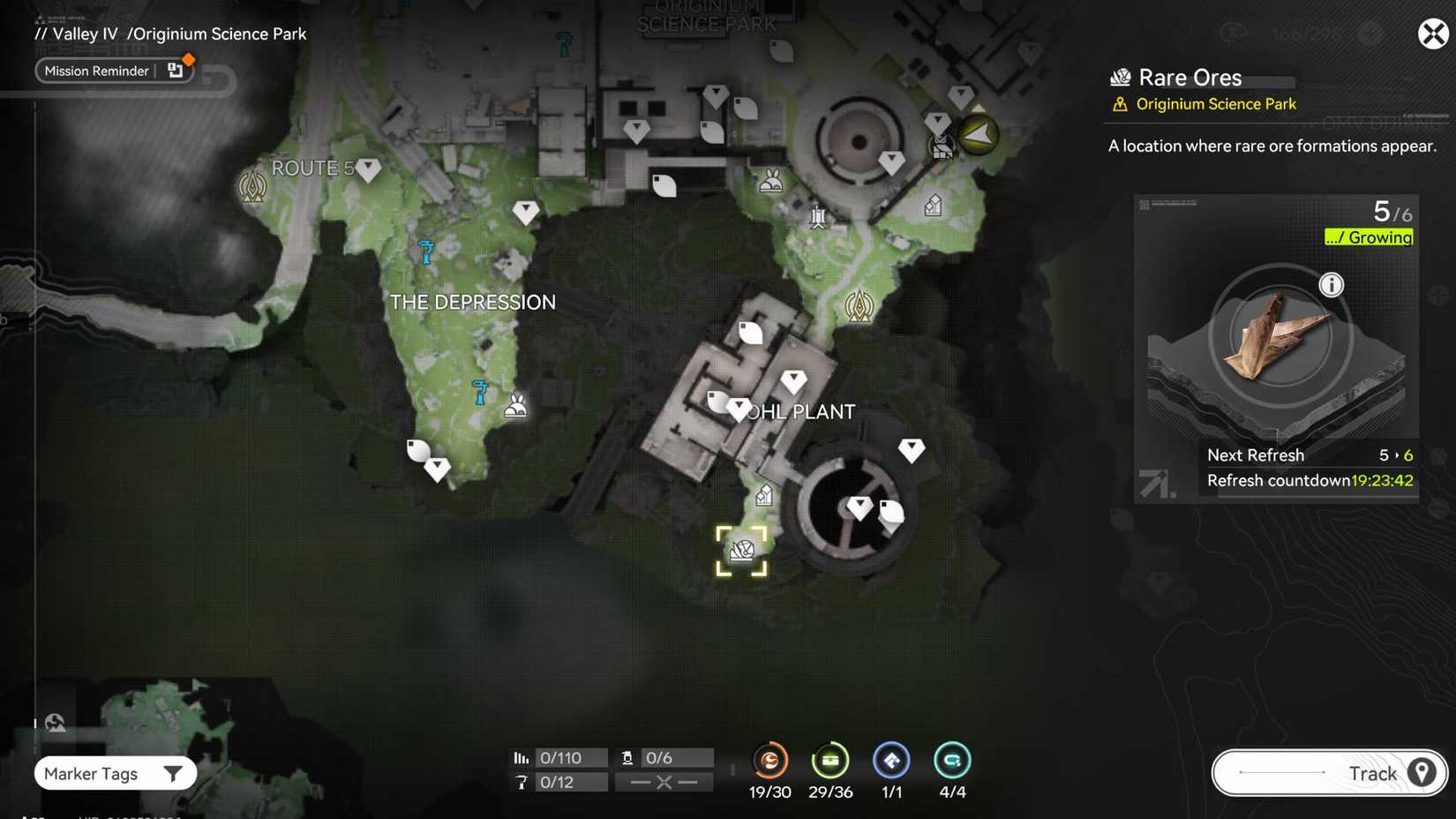Click the originium harvester marker below Science Park
The height and width of the screenshot is (819, 1456).
tap(817, 215)
